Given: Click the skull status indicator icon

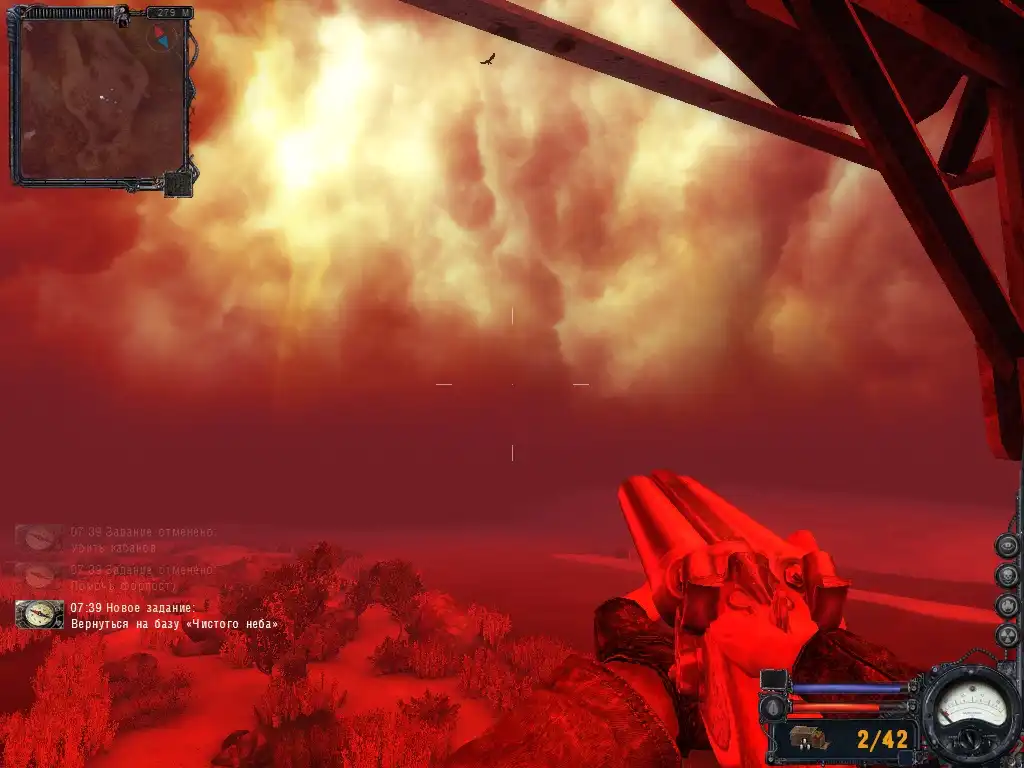Looking at the screenshot, I should [1008, 576].
